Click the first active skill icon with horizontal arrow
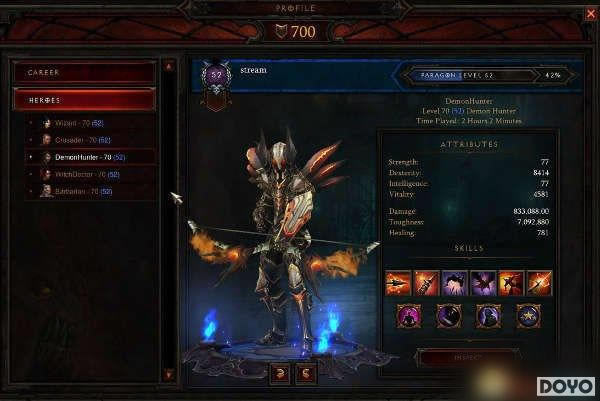The height and width of the screenshot is (401, 600). point(398,283)
